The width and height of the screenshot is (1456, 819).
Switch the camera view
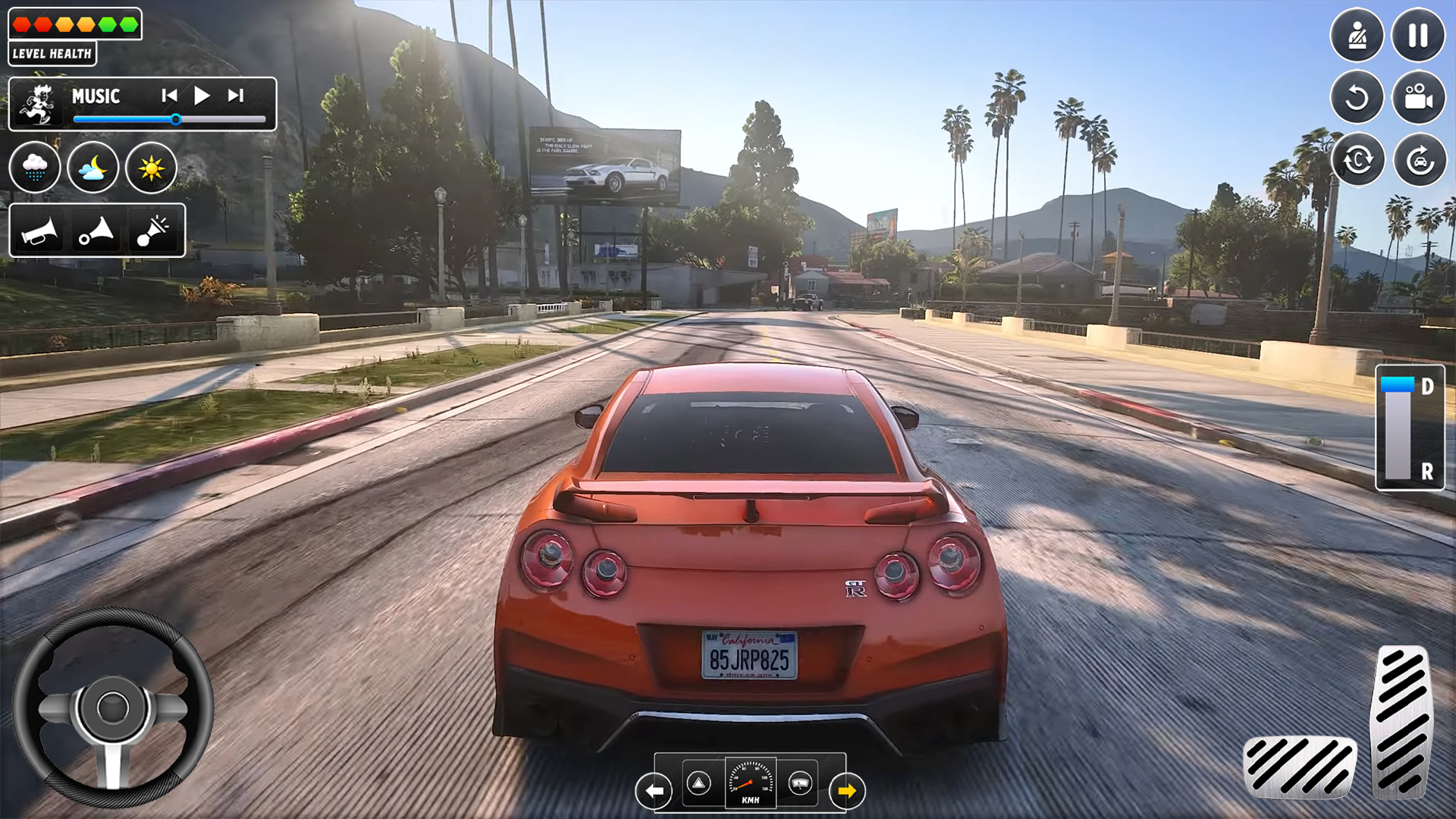[x=1420, y=99]
